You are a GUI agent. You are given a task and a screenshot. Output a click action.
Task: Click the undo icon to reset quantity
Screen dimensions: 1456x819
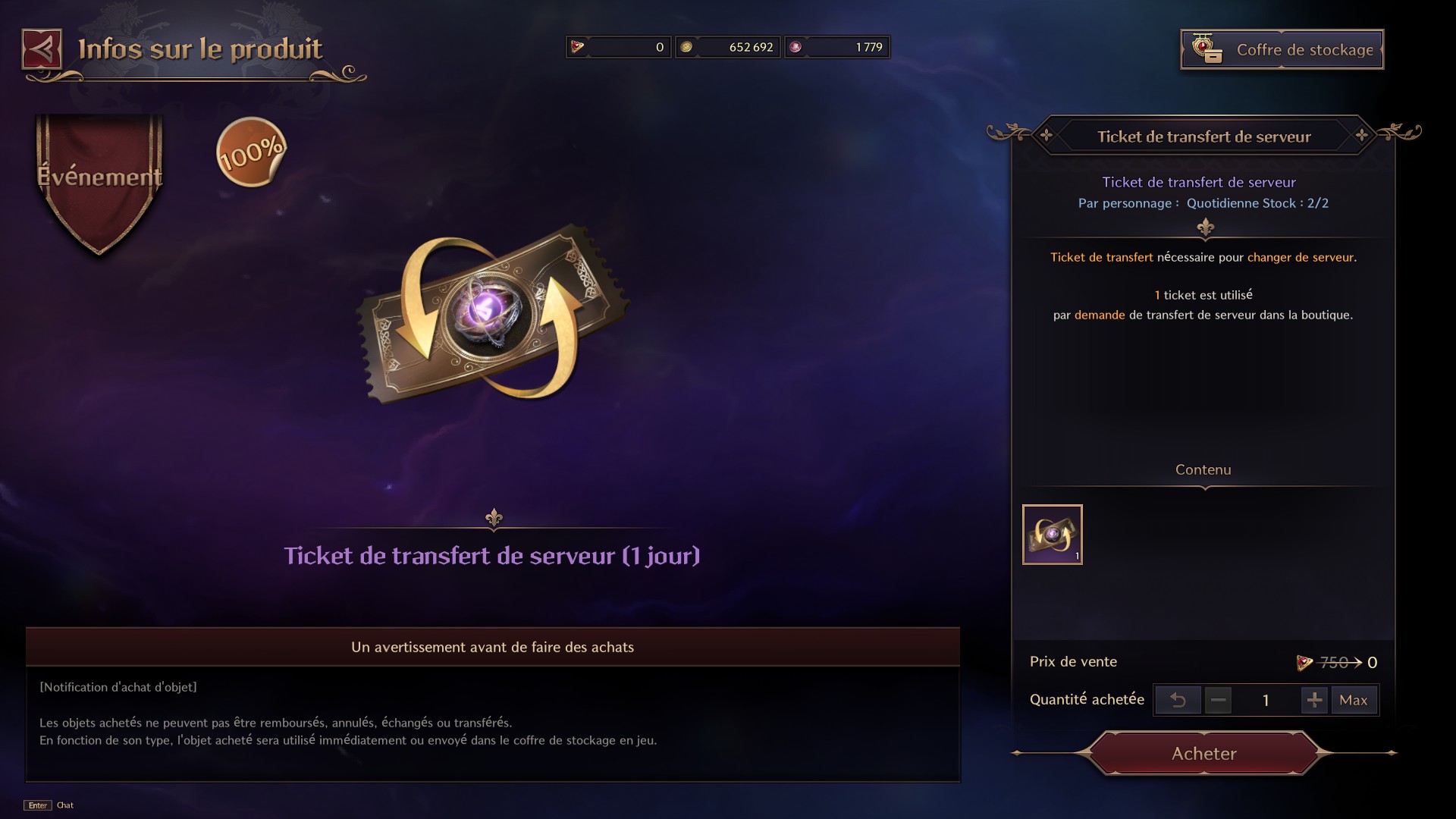point(1178,700)
